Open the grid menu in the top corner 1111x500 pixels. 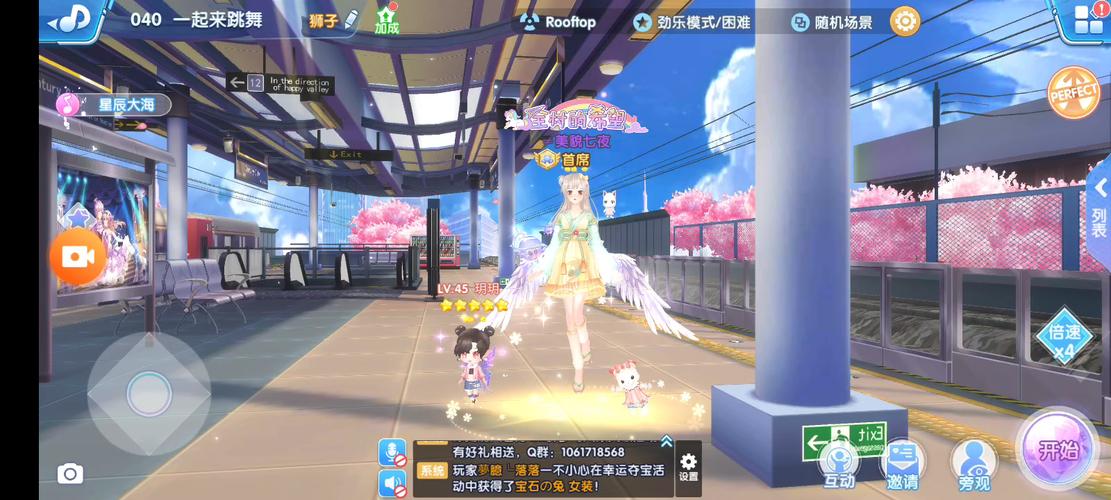coord(1087,20)
